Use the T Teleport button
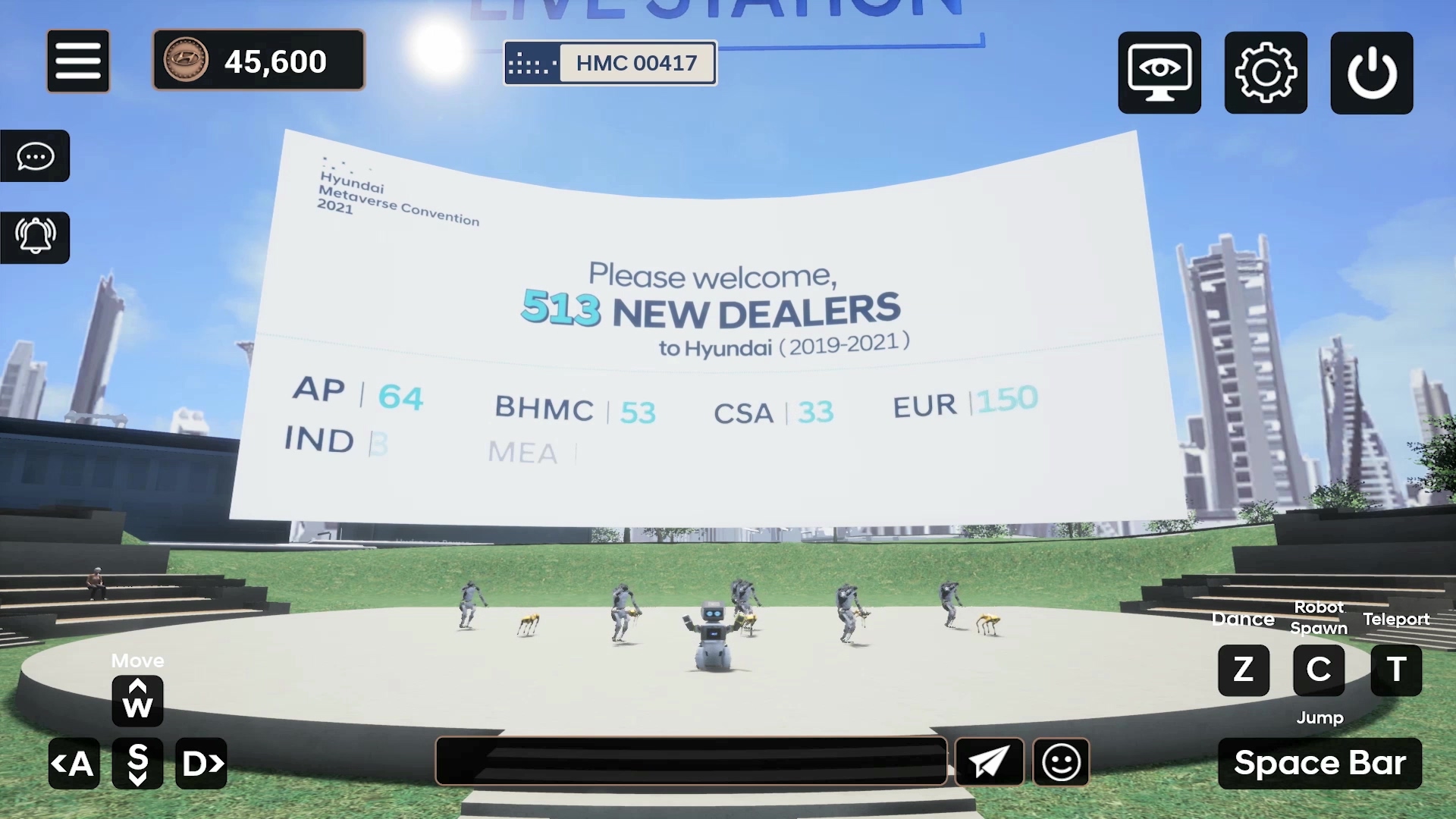This screenshot has width=1456, height=819. pos(1396,670)
